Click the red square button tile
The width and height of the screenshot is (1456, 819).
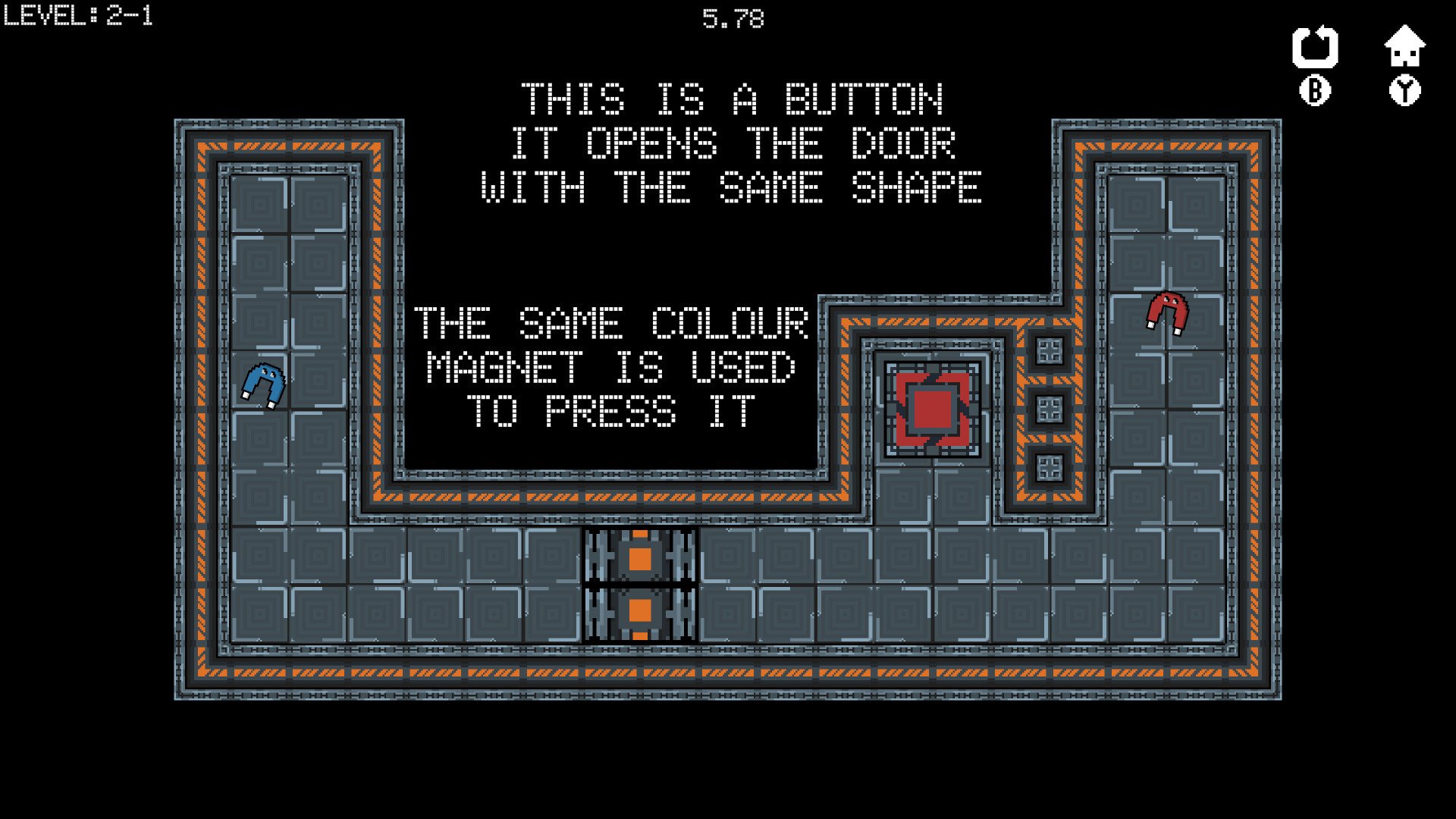(933, 408)
